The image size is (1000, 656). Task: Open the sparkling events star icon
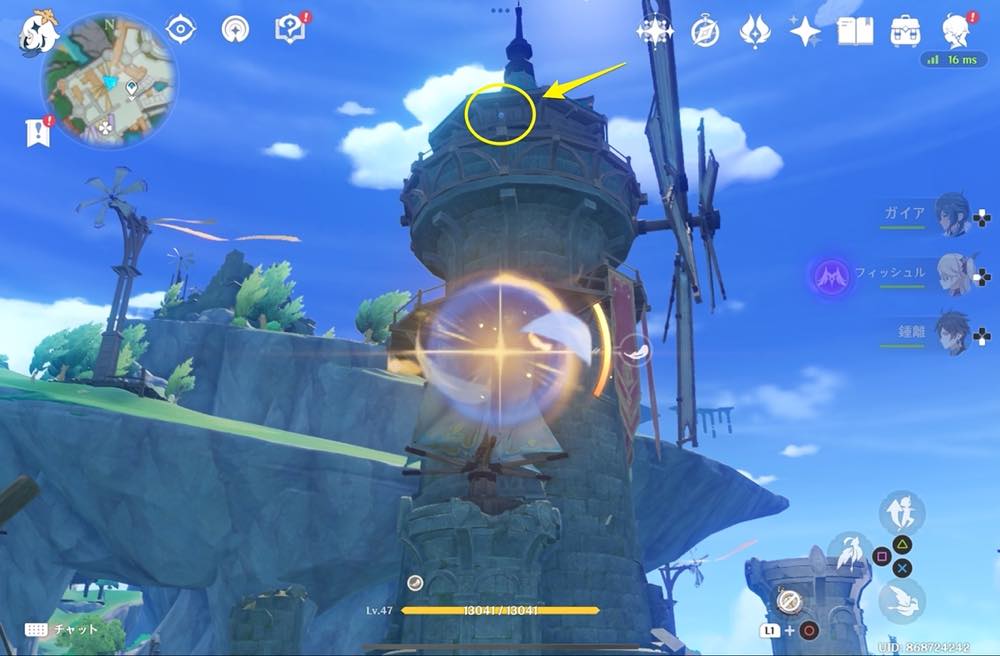655,31
